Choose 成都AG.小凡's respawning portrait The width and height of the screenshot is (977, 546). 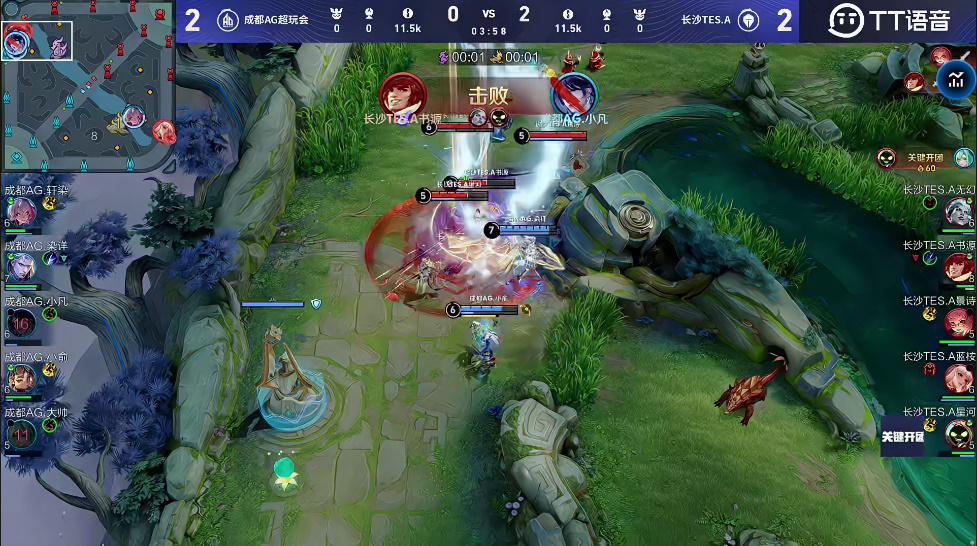click(22, 322)
